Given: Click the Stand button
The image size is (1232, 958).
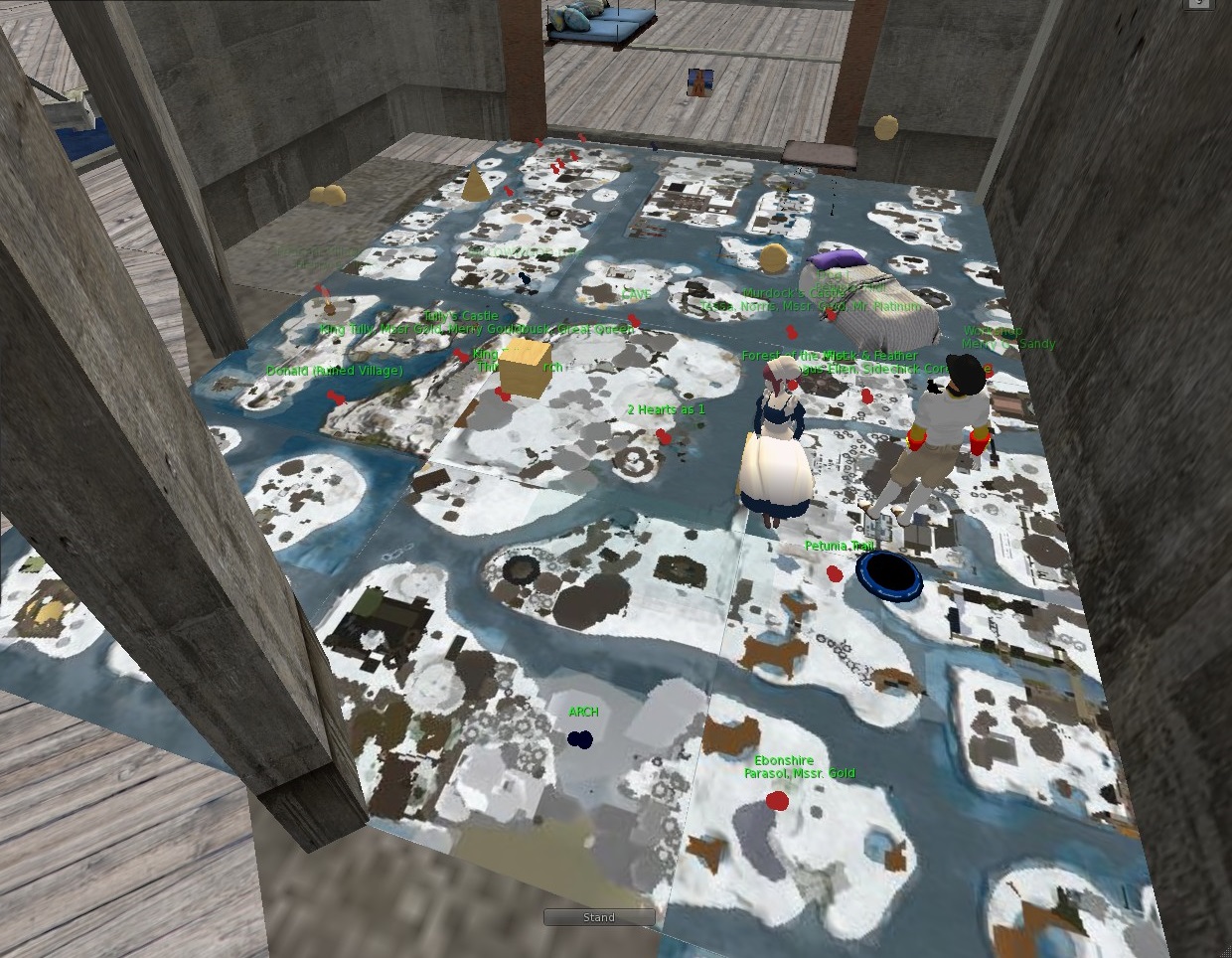Looking at the screenshot, I should (x=598, y=917).
